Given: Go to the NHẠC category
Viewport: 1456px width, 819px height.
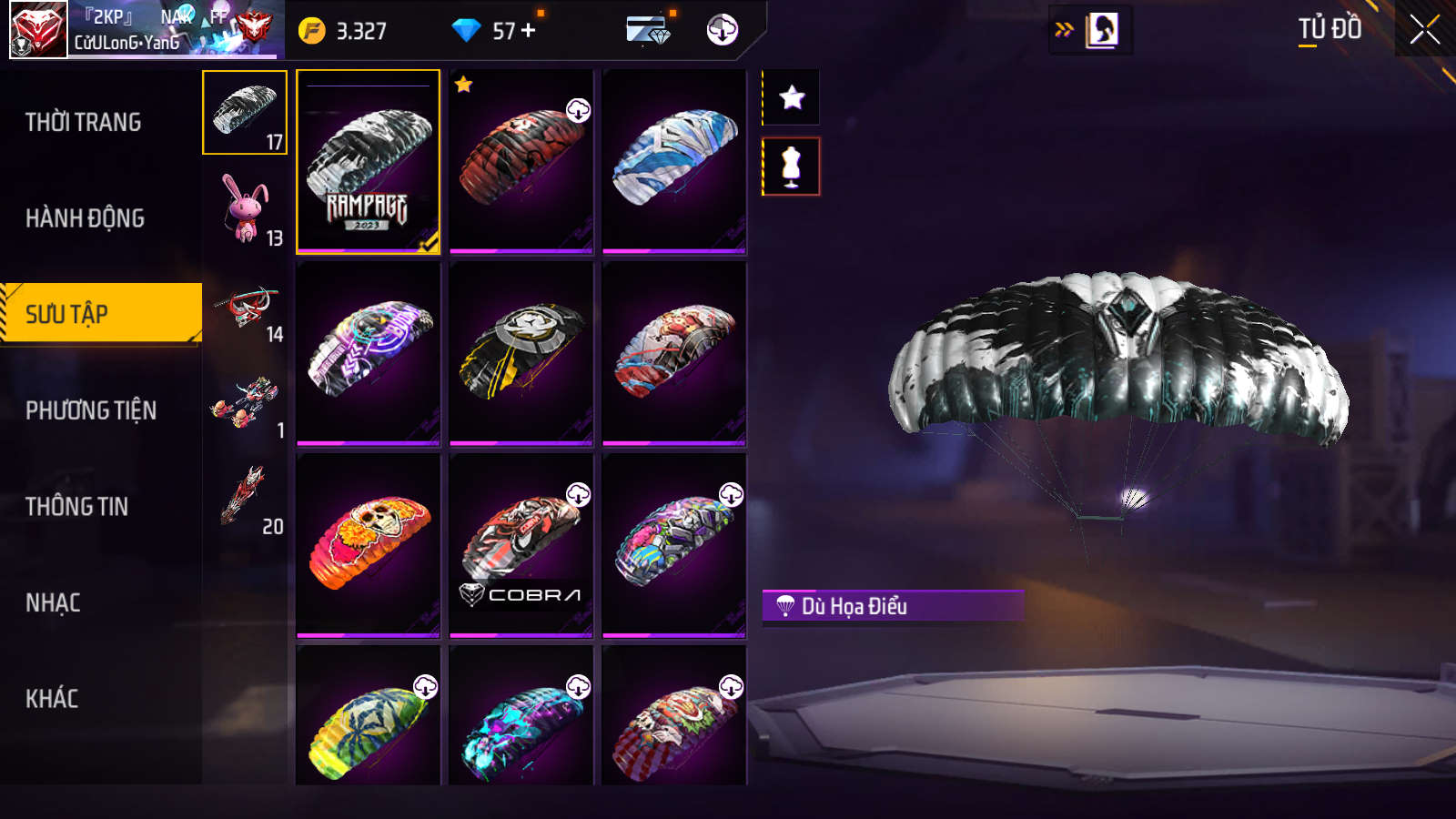Looking at the screenshot, I should [54, 602].
